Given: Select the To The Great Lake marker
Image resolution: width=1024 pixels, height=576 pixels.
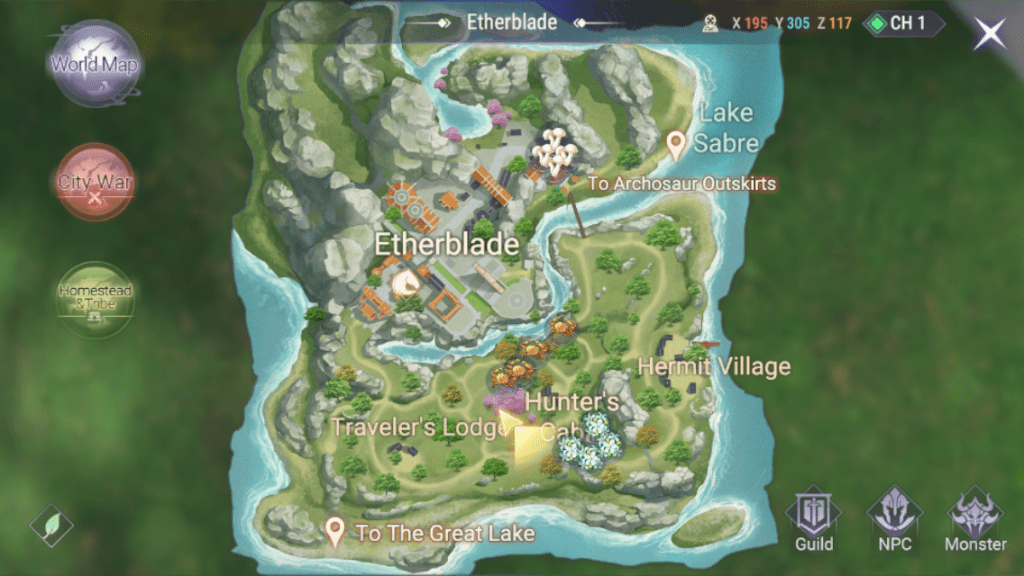Looking at the screenshot, I should [336, 532].
